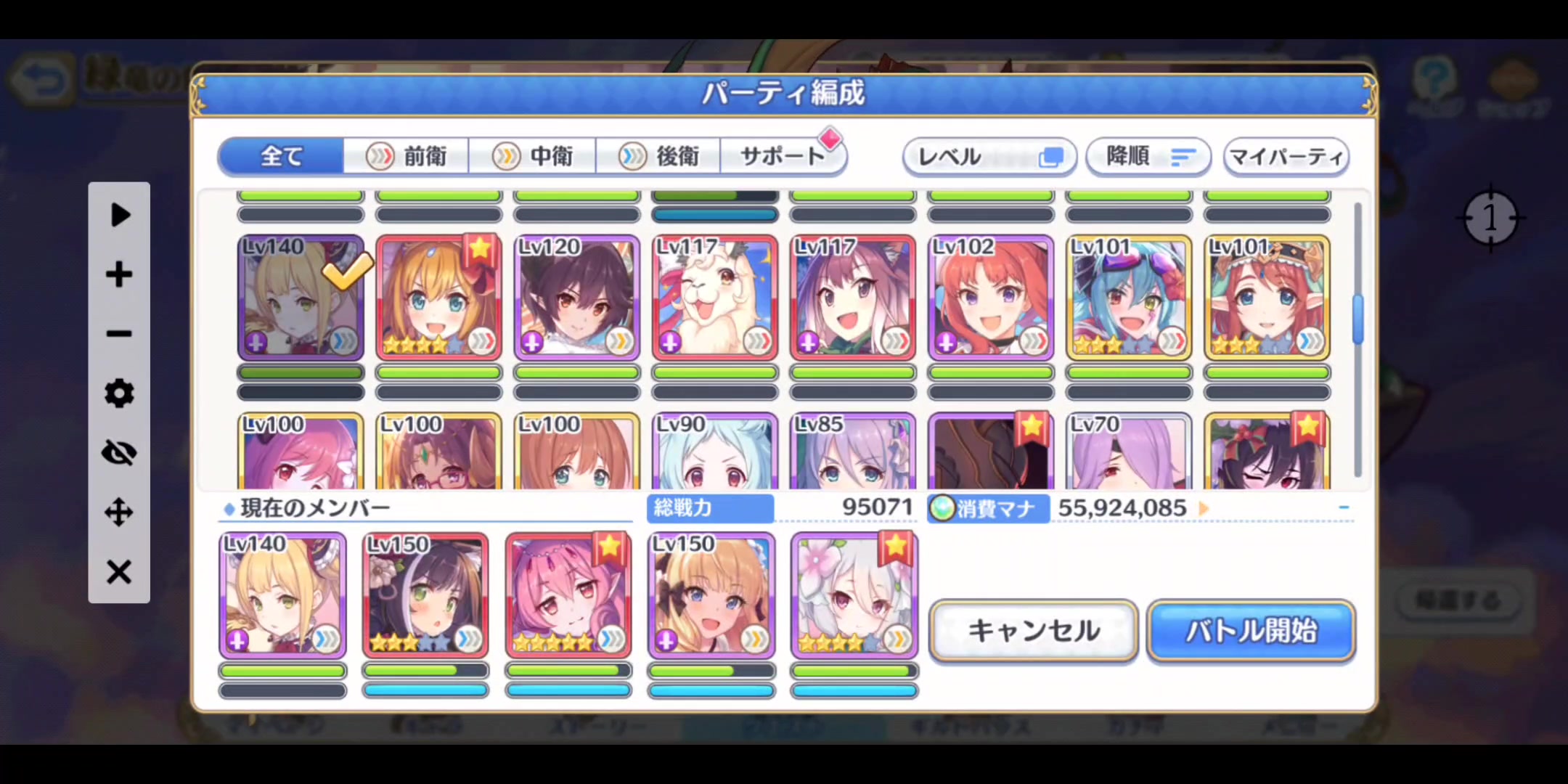The height and width of the screenshot is (784, 1568).
Task: Click the move crosshair icon in sidebar
Action: point(118,512)
